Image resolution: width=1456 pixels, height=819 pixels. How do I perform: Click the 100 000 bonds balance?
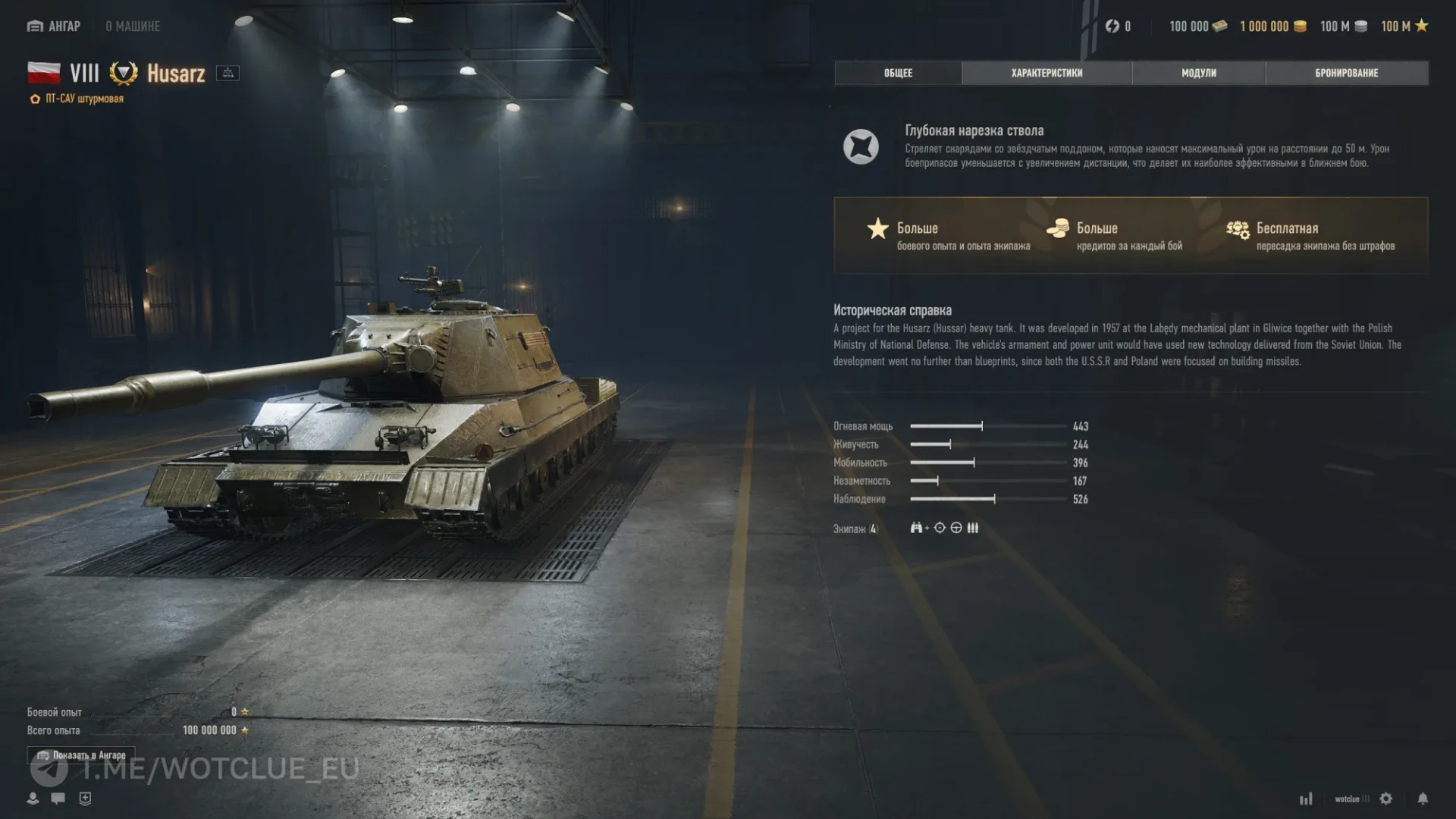[x=1197, y=27]
